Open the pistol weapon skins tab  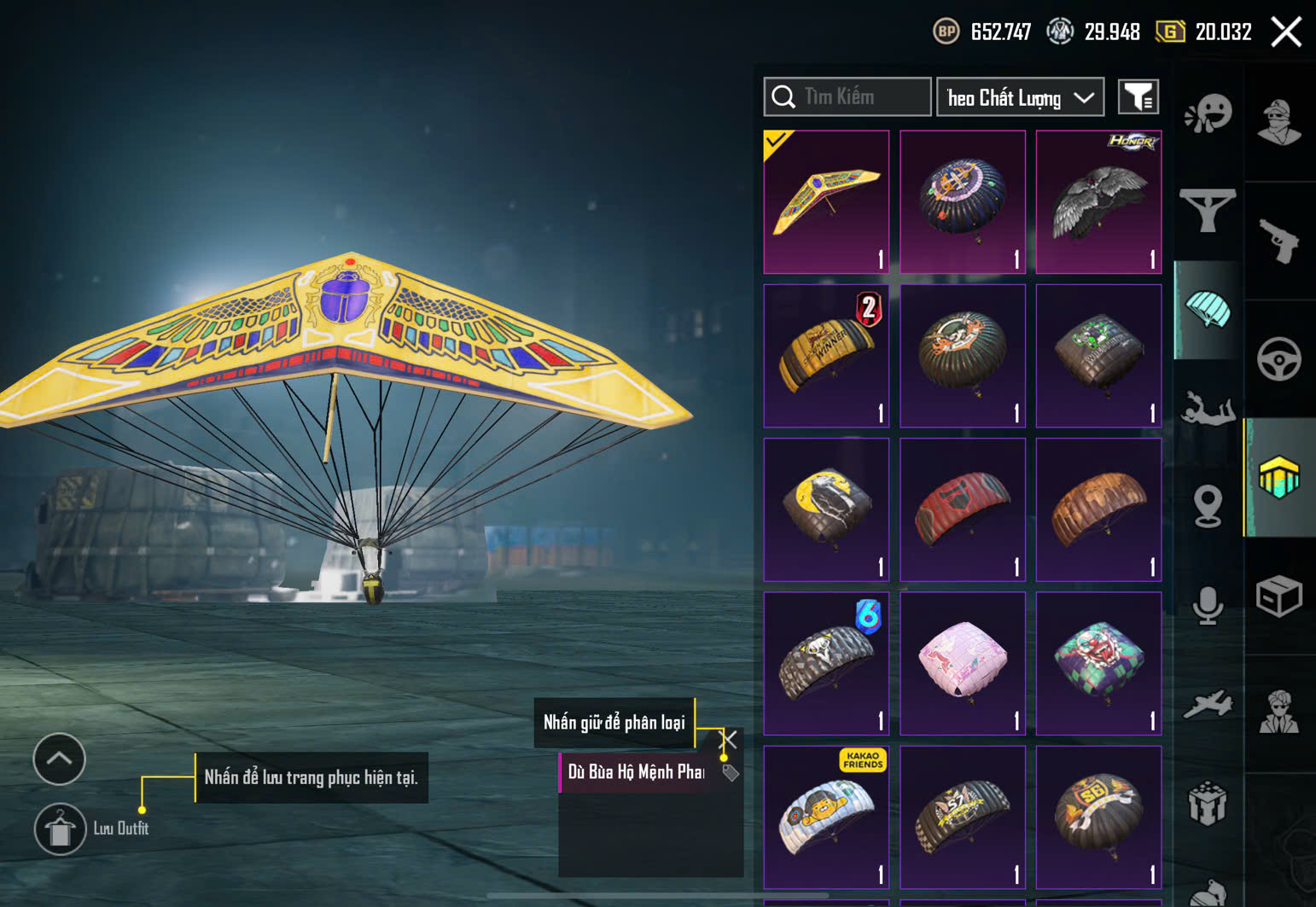click(x=1278, y=241)
